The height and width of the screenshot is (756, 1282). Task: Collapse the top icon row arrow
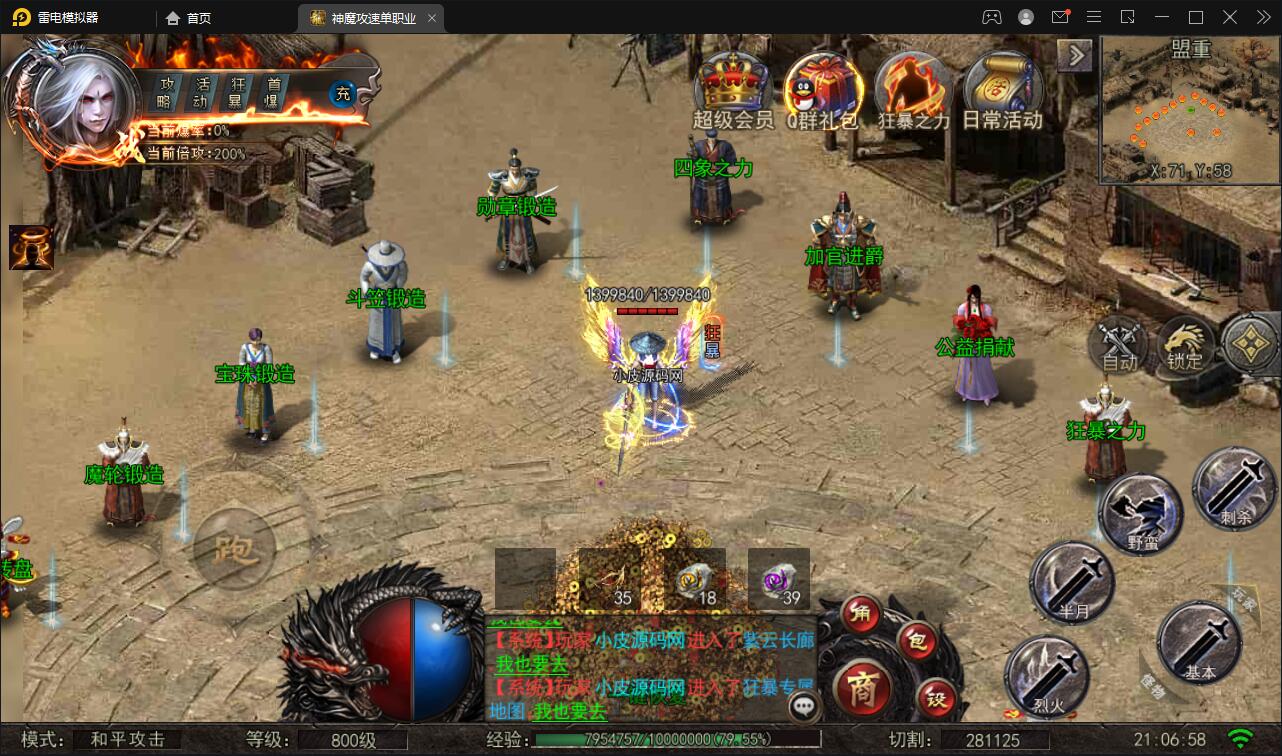(1075, 55)
